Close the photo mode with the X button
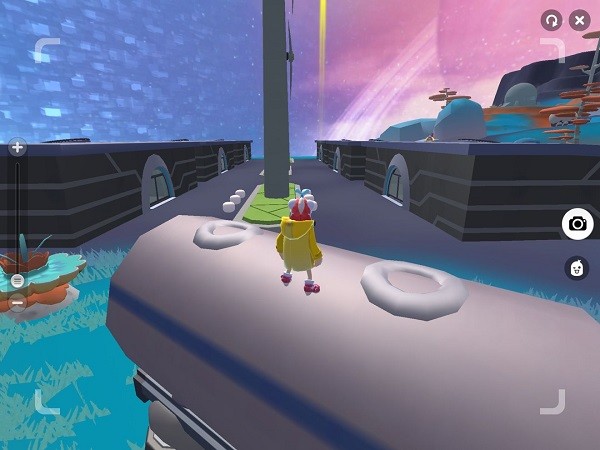 coord(579,20)
